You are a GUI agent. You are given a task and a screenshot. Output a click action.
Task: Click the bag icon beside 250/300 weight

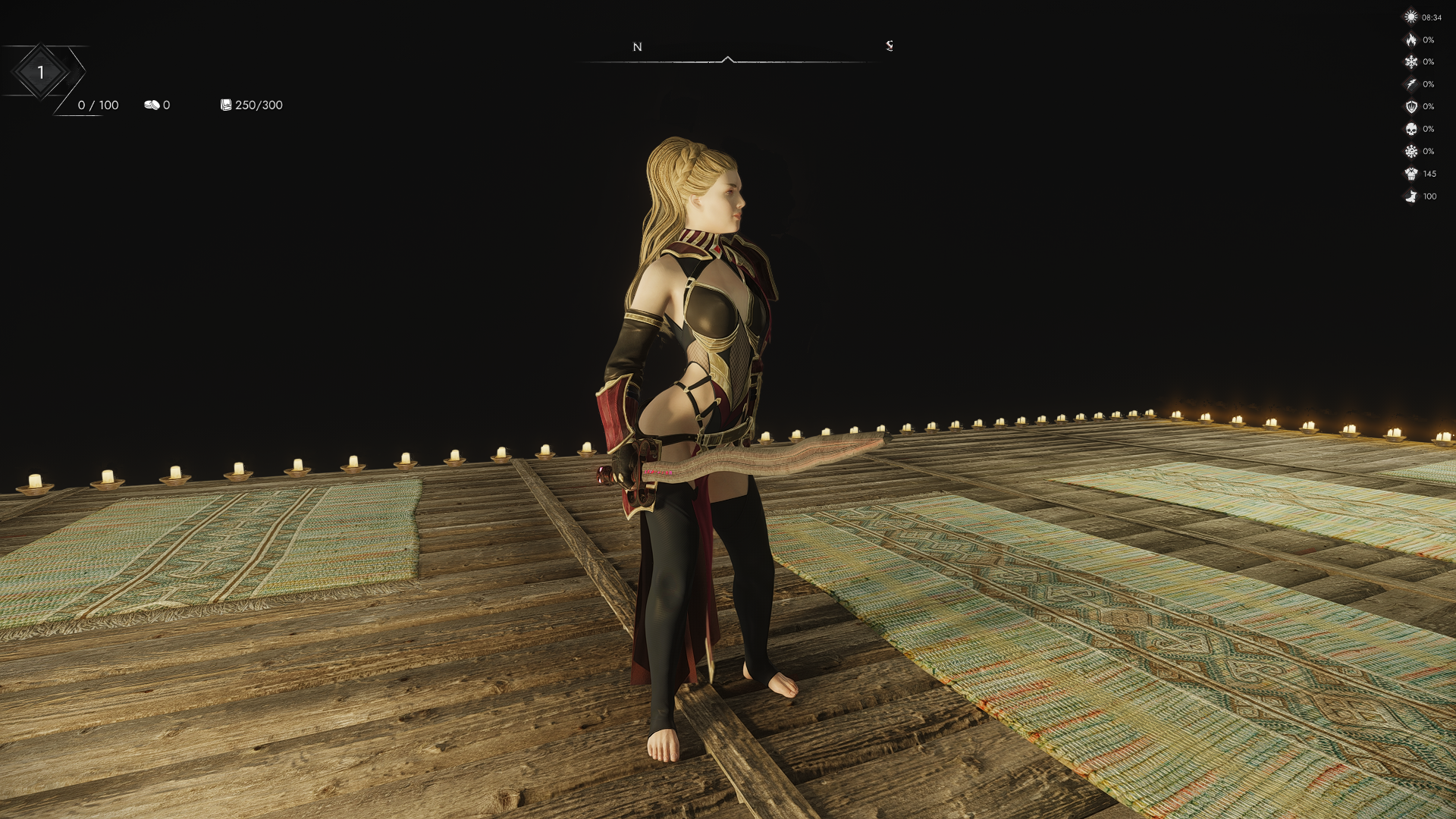[225, 105]
